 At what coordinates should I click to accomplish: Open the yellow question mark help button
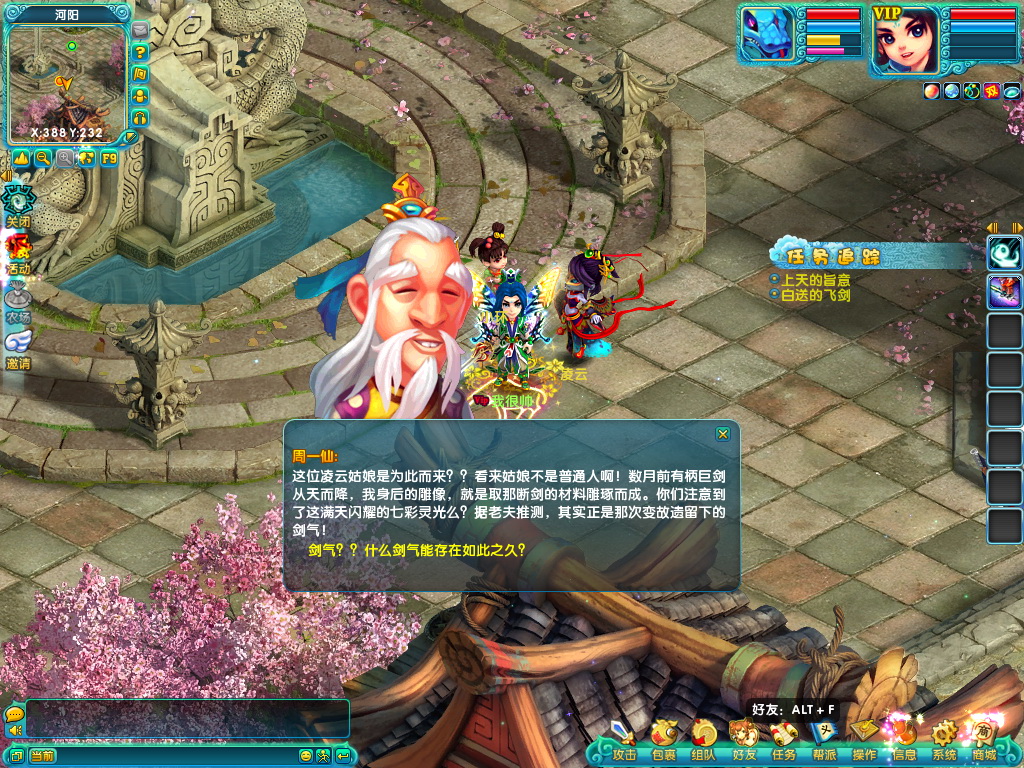click(141, 52)
